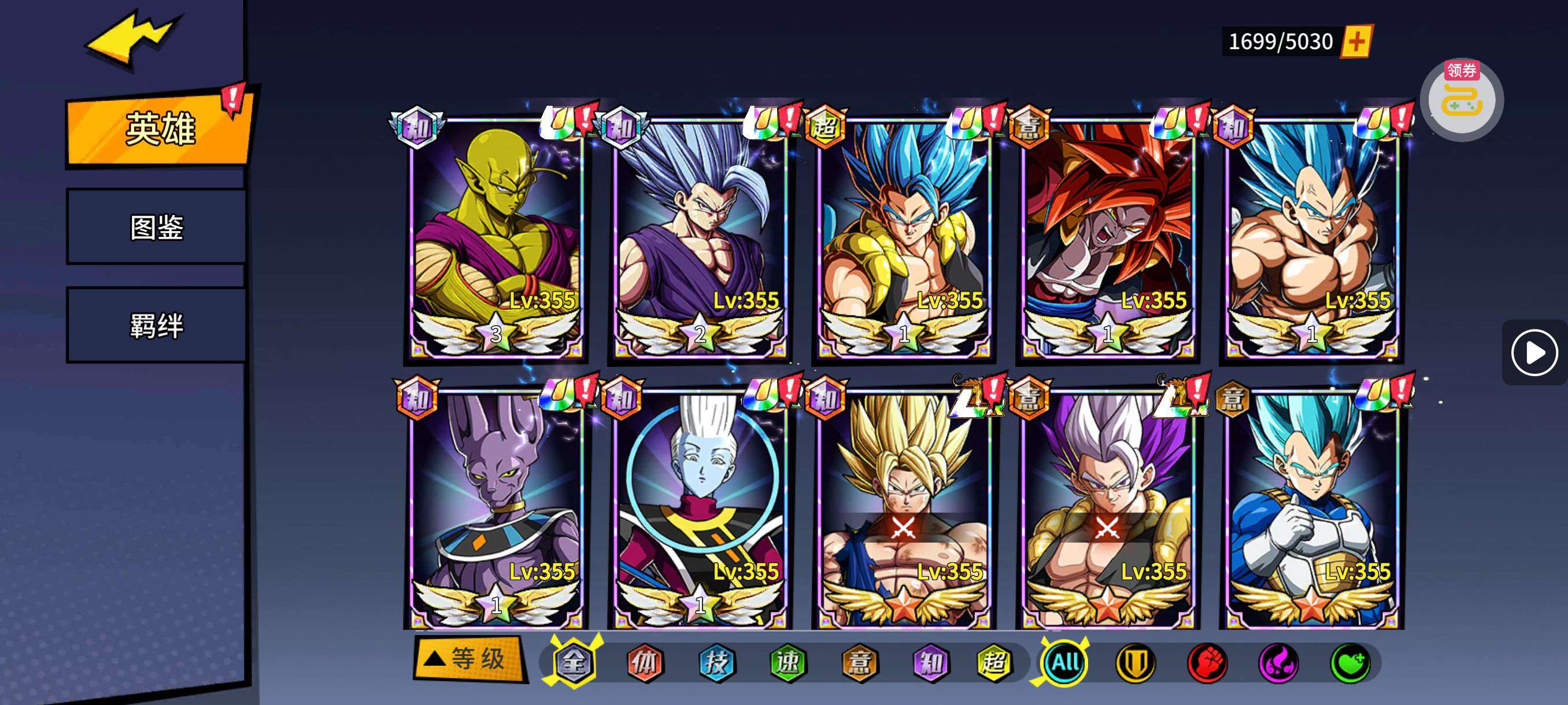Show only green heart class heroes

coord(1350,662)
